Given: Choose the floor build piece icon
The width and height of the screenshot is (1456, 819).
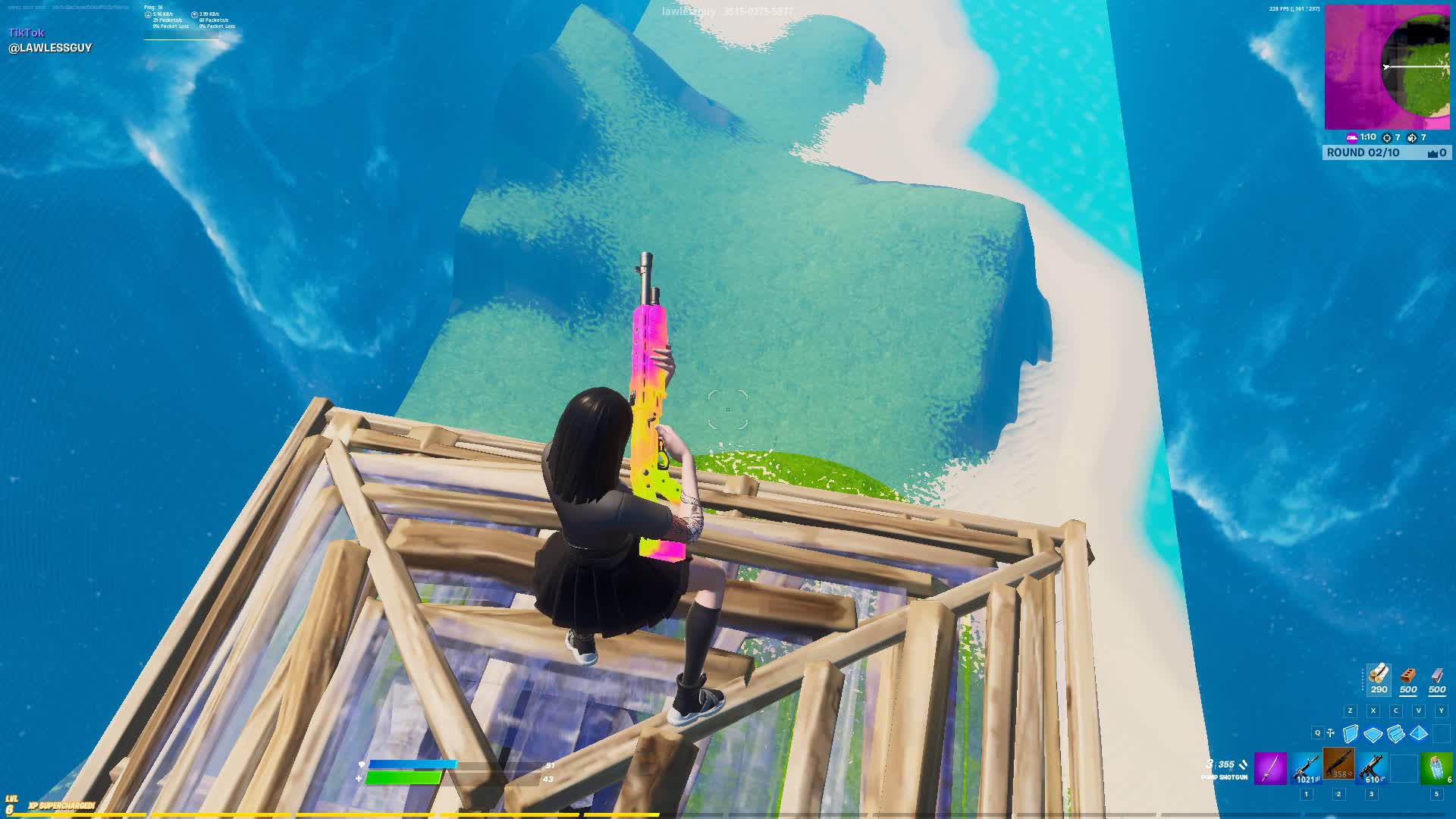Looking at the screenshot, I should tap(1373, 733).
